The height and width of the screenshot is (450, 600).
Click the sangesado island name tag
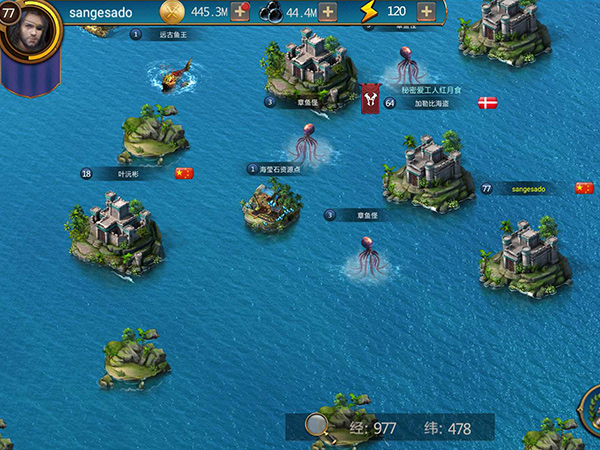(528, 188)
